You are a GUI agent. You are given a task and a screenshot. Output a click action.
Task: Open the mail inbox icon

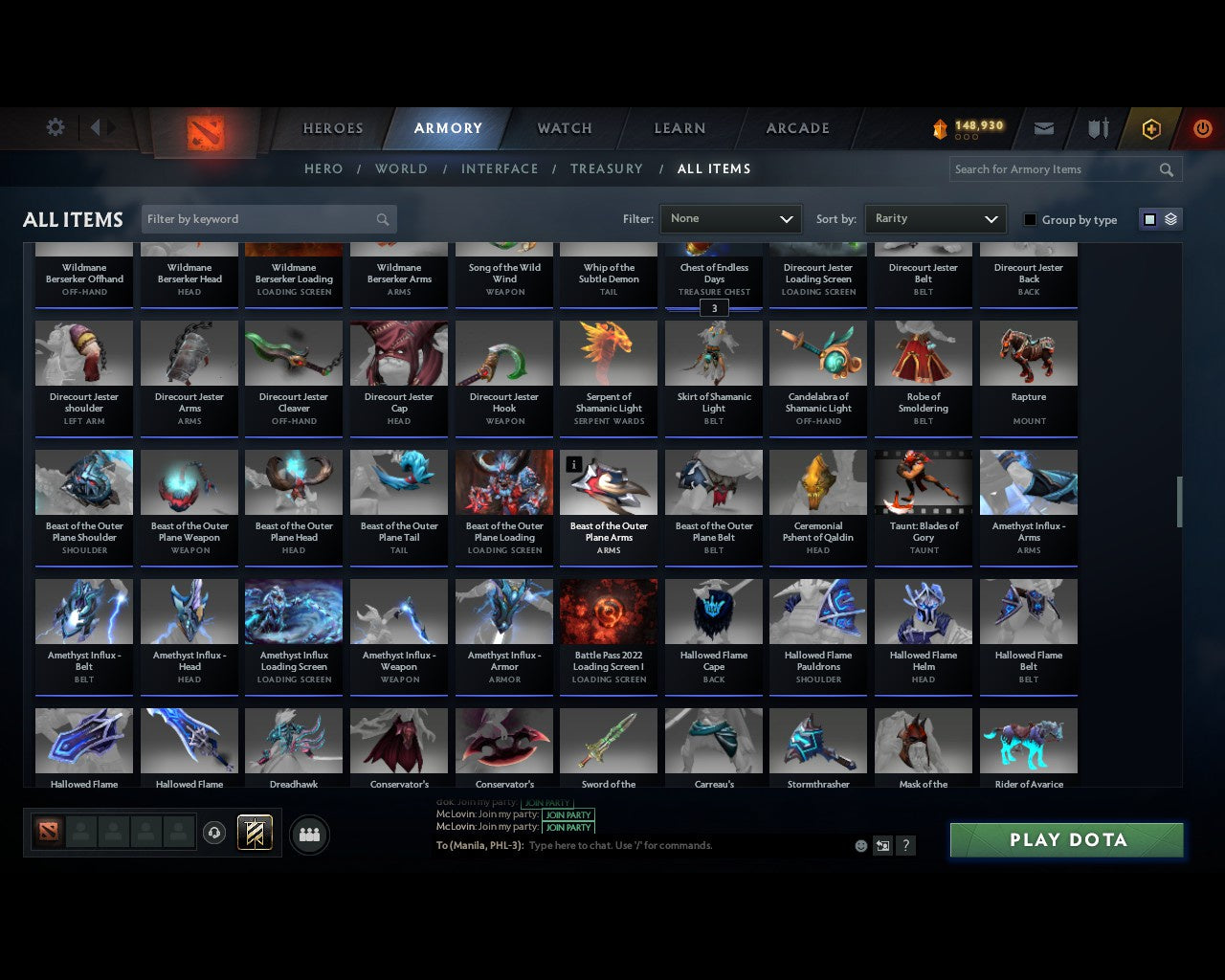click(1044, 127)
